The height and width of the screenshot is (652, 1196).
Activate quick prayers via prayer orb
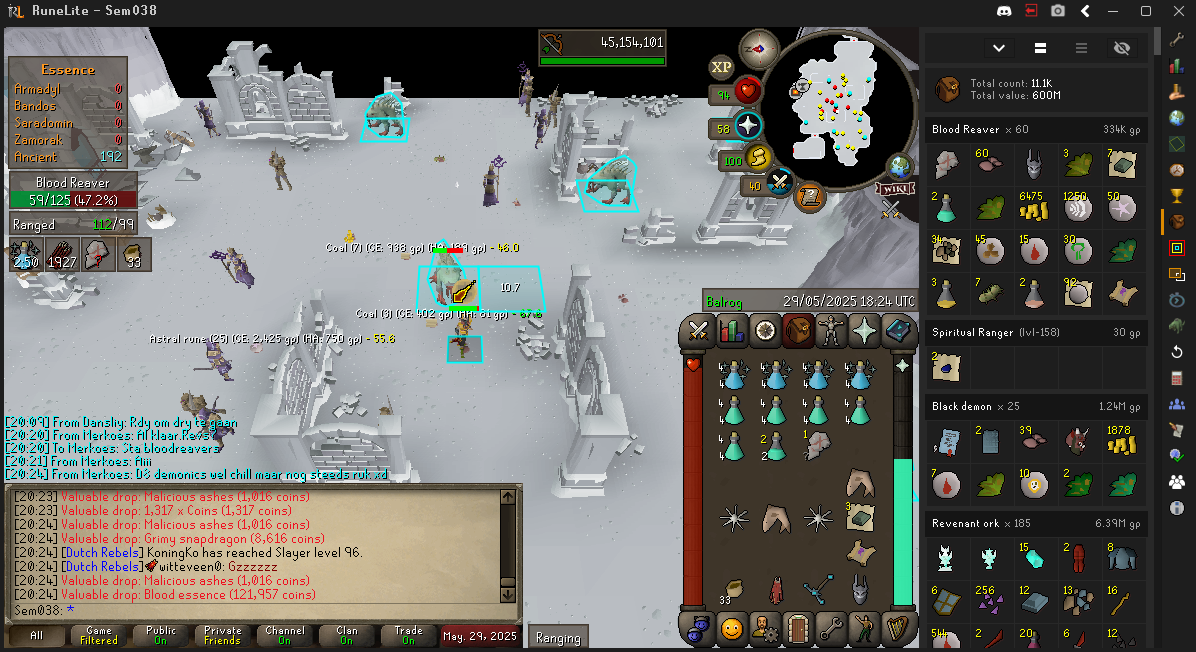(x=749, y=126)
